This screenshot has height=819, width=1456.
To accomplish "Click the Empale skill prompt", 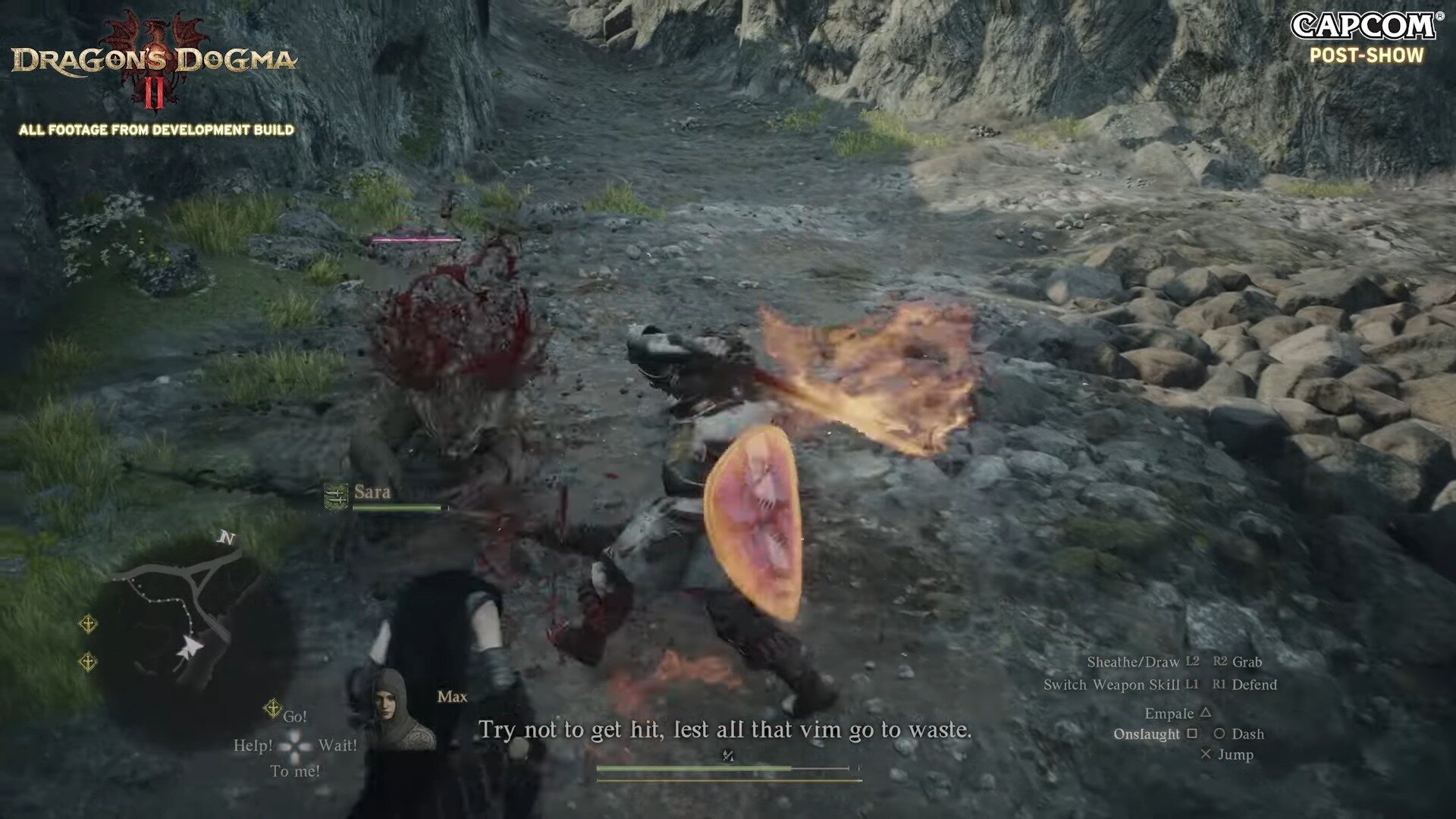I will coord(1178,712).
